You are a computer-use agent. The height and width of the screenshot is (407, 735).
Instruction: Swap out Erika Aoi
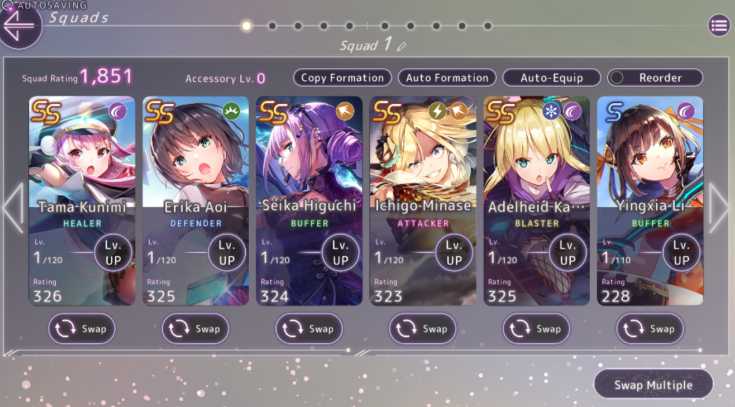tap(195, 328)
